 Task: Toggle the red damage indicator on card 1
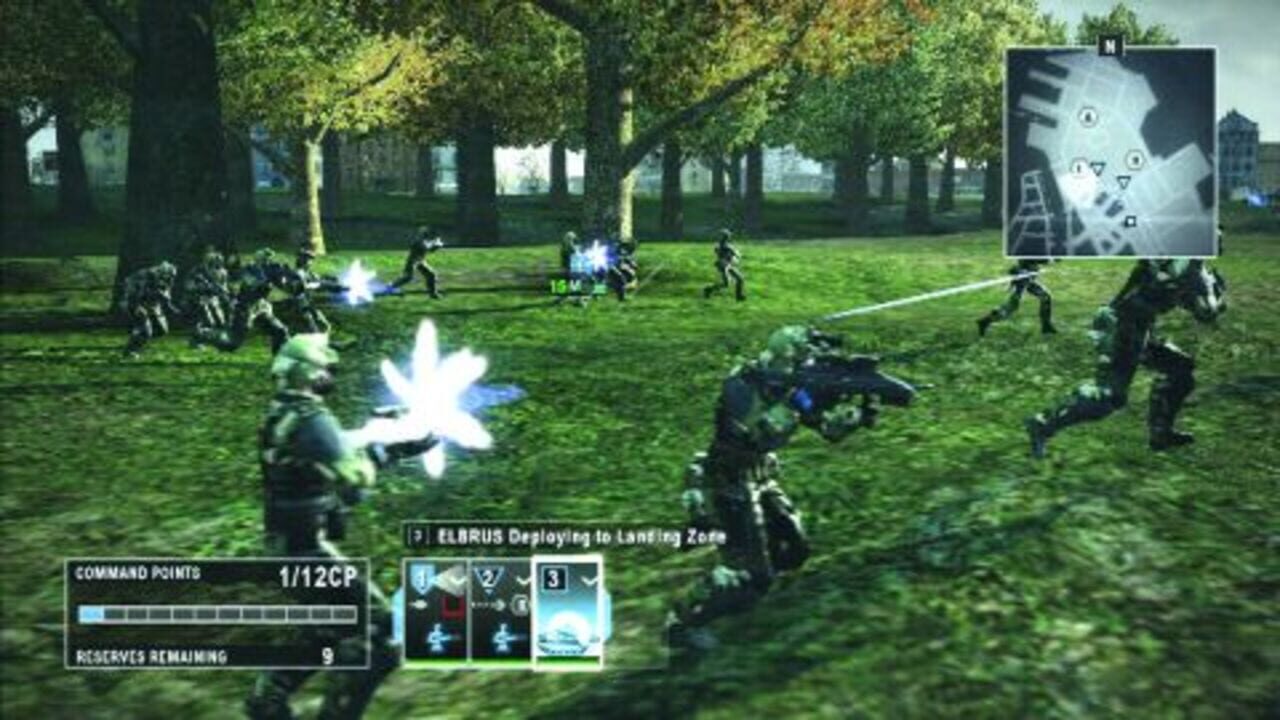coord(454,606)
